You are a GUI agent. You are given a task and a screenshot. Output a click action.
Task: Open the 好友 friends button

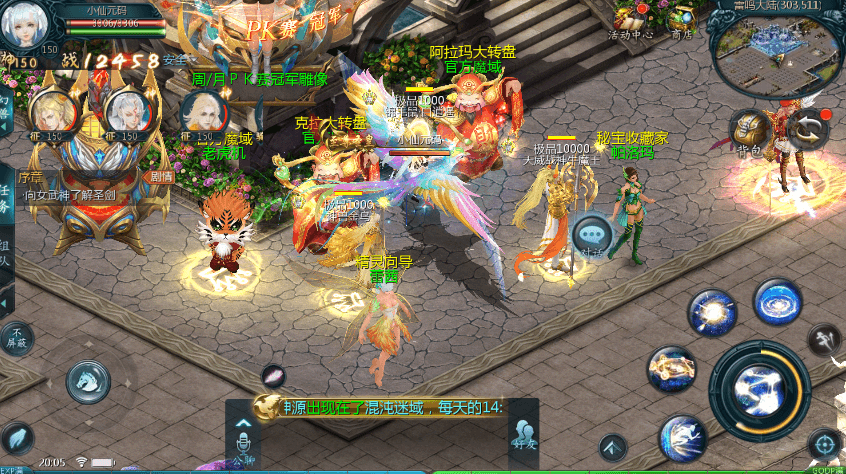523,436
